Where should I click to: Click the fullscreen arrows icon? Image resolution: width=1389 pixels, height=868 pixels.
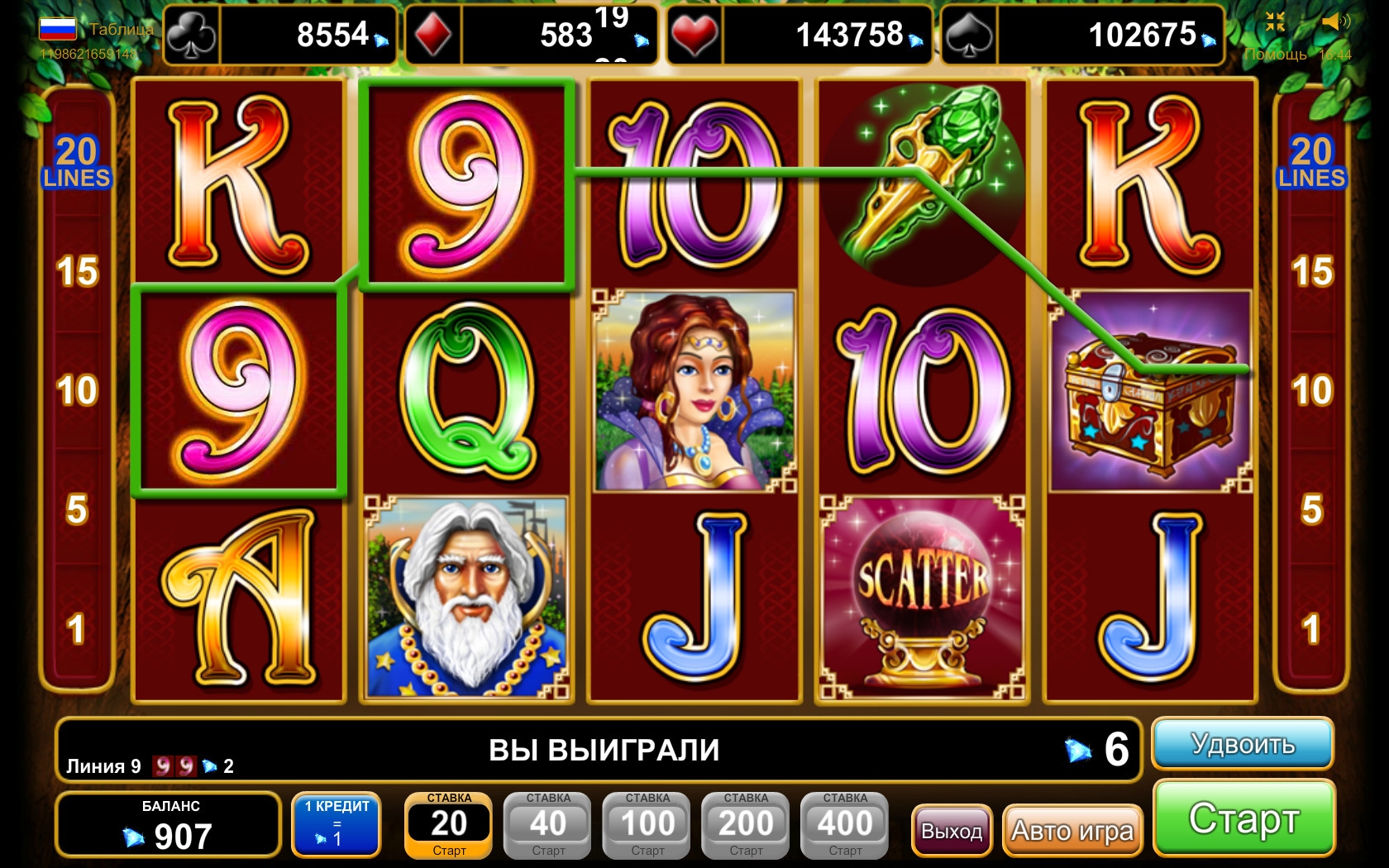(x=1275, y=22)
